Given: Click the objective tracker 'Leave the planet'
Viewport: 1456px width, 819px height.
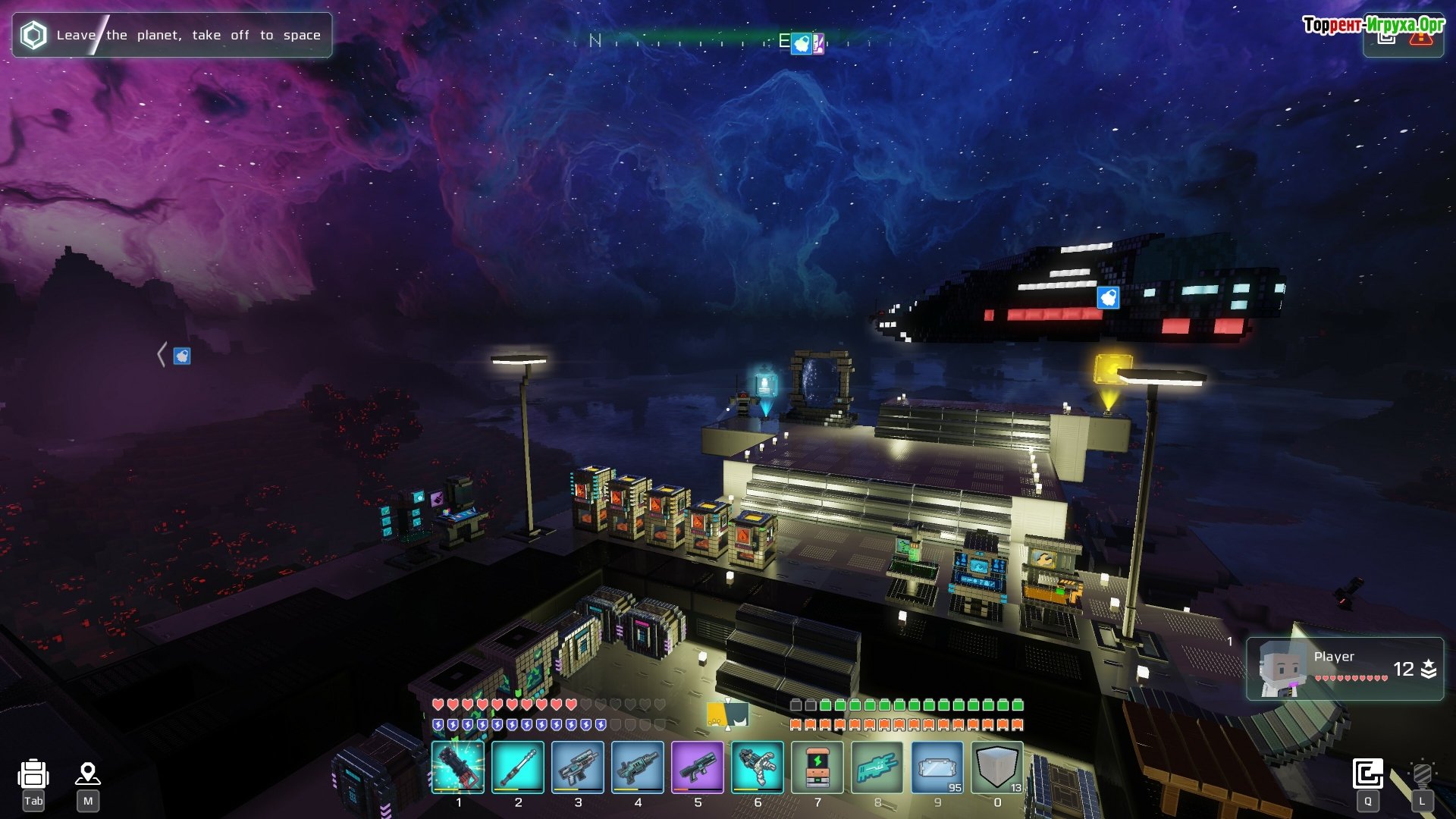Looking at the screenshot, I should [x=172, y=35].
